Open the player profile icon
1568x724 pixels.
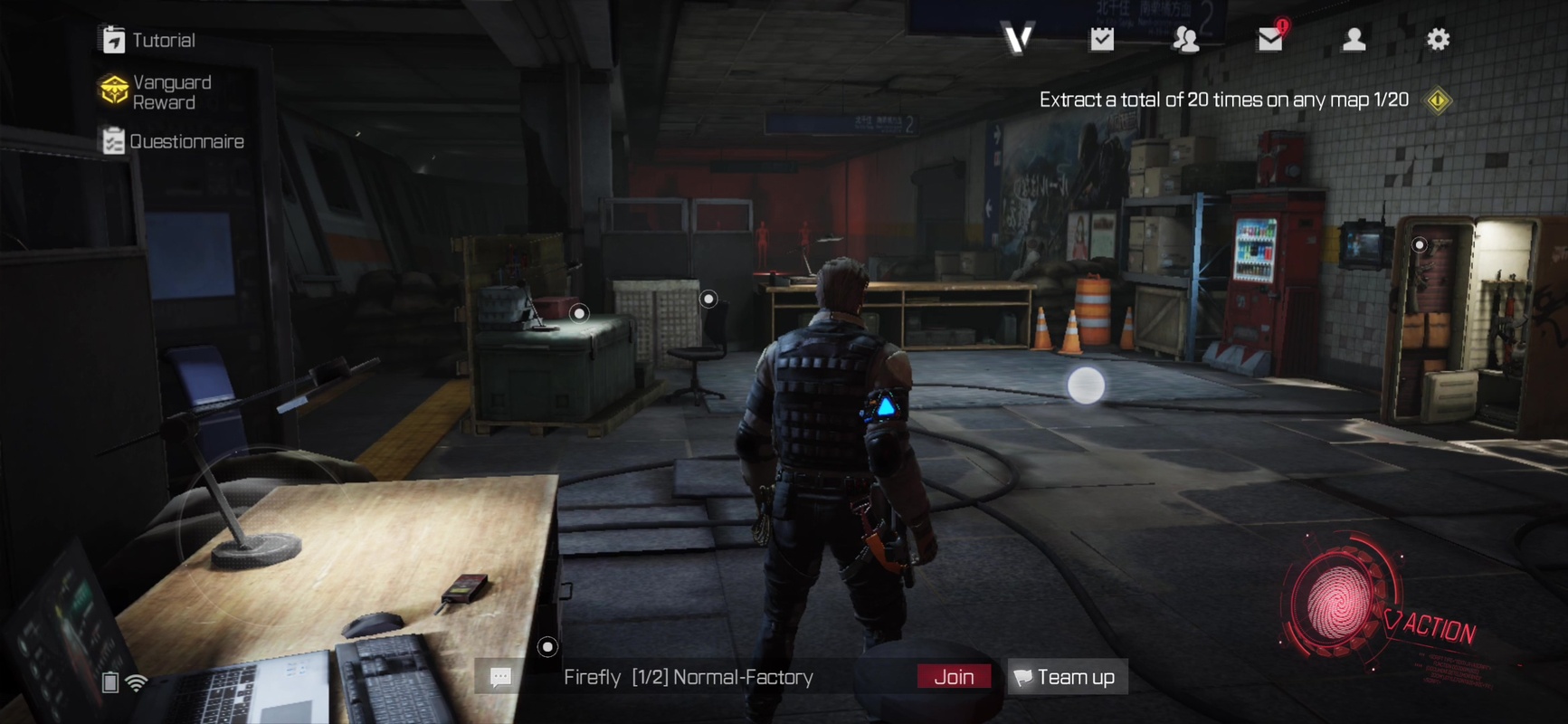(1354, 39)
